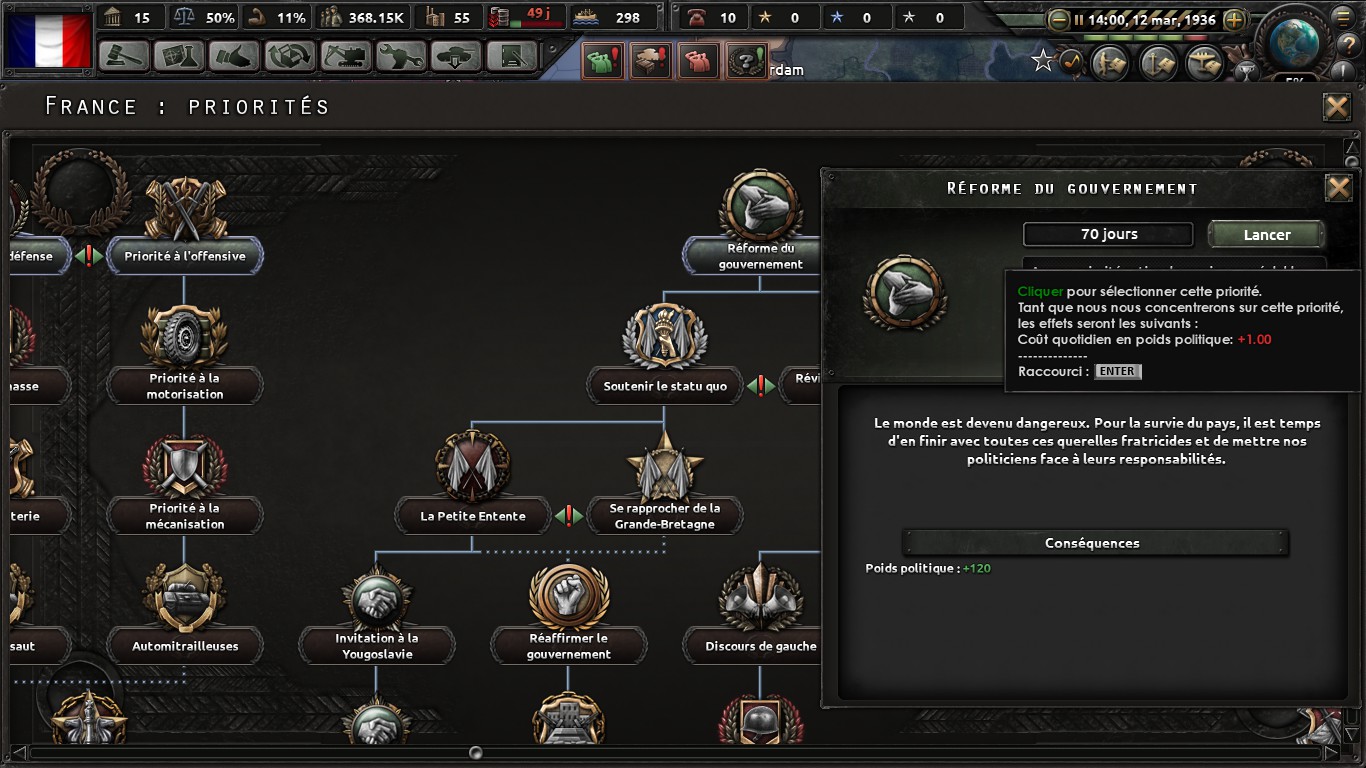Choose Réaffirmer le gouvernement focus
Screen dimensions: 1366x768
click(569, 646)
